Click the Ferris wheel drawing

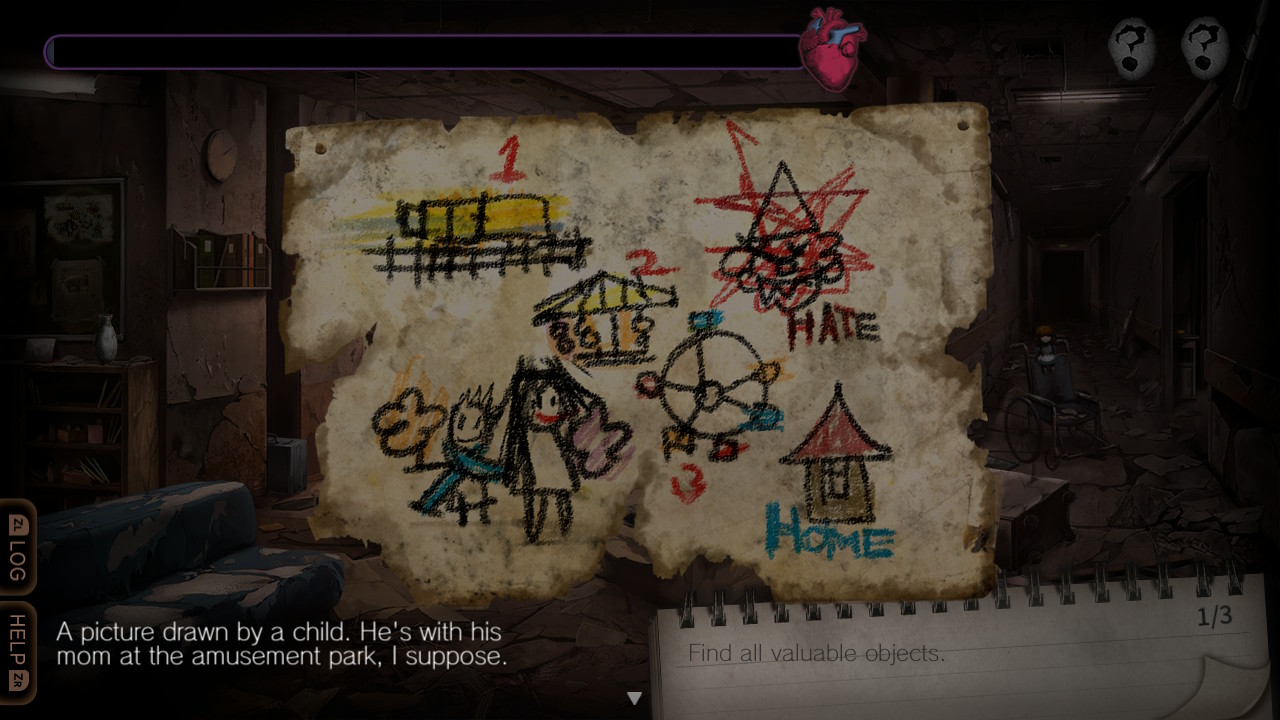click(x=712, y=390)
